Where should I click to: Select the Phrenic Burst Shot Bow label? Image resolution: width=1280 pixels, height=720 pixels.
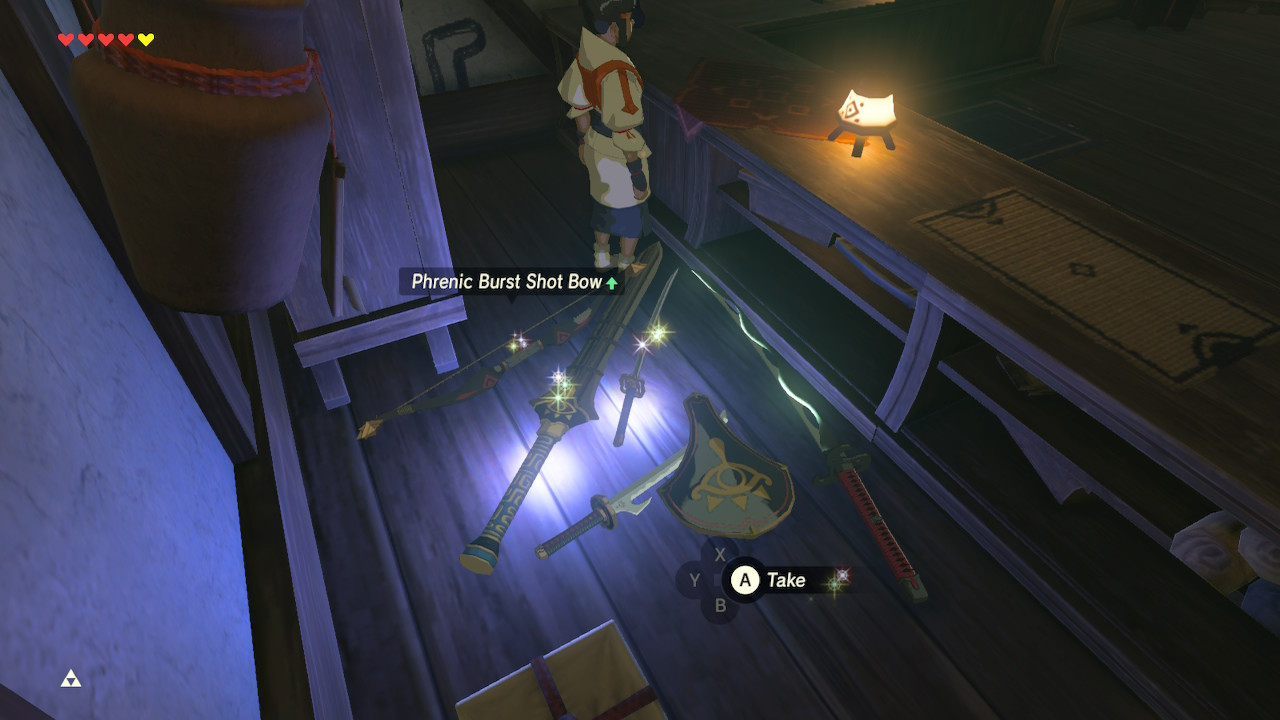(x=505, y=282)
